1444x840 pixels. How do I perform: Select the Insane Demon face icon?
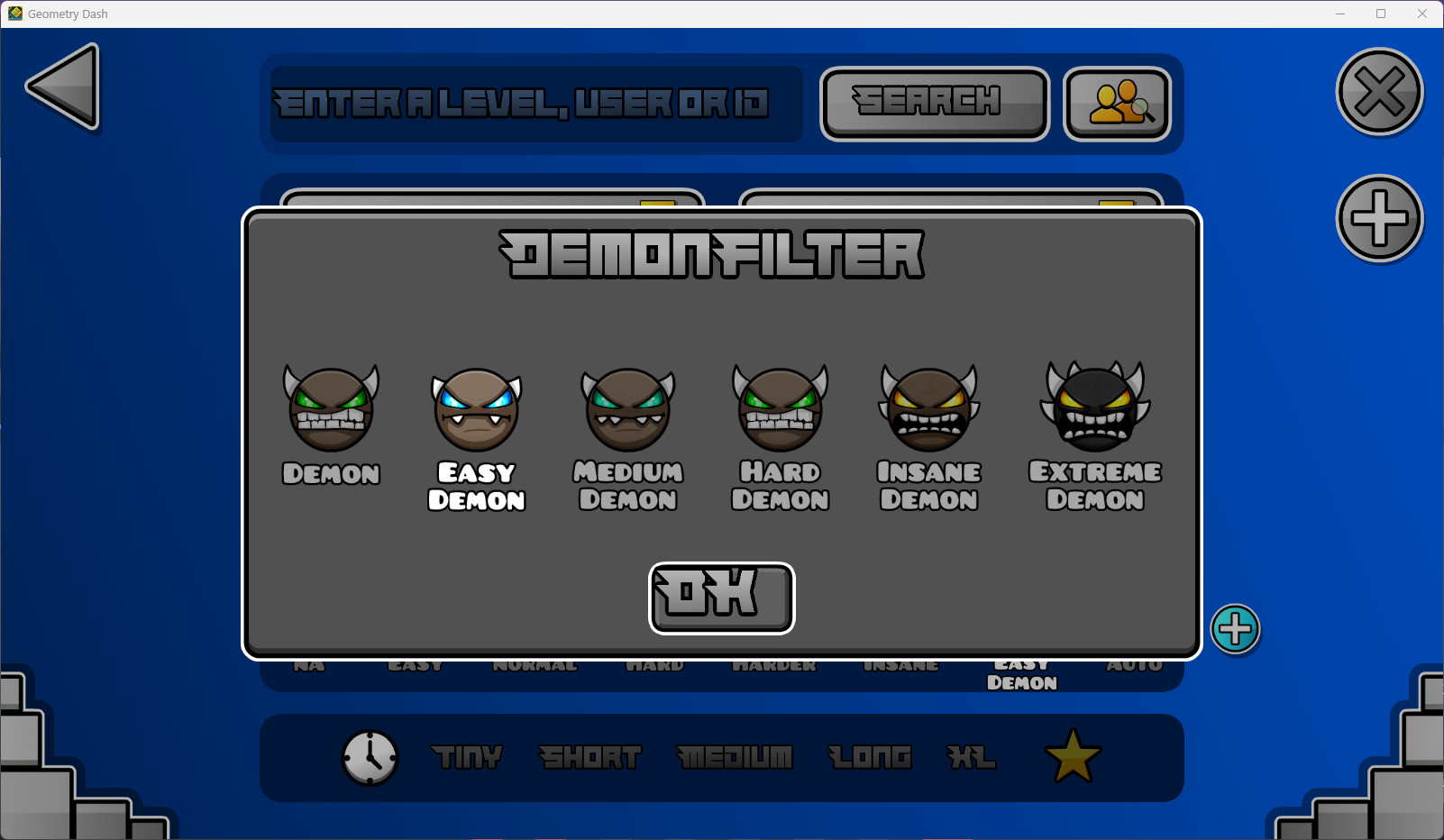(928, 408)
